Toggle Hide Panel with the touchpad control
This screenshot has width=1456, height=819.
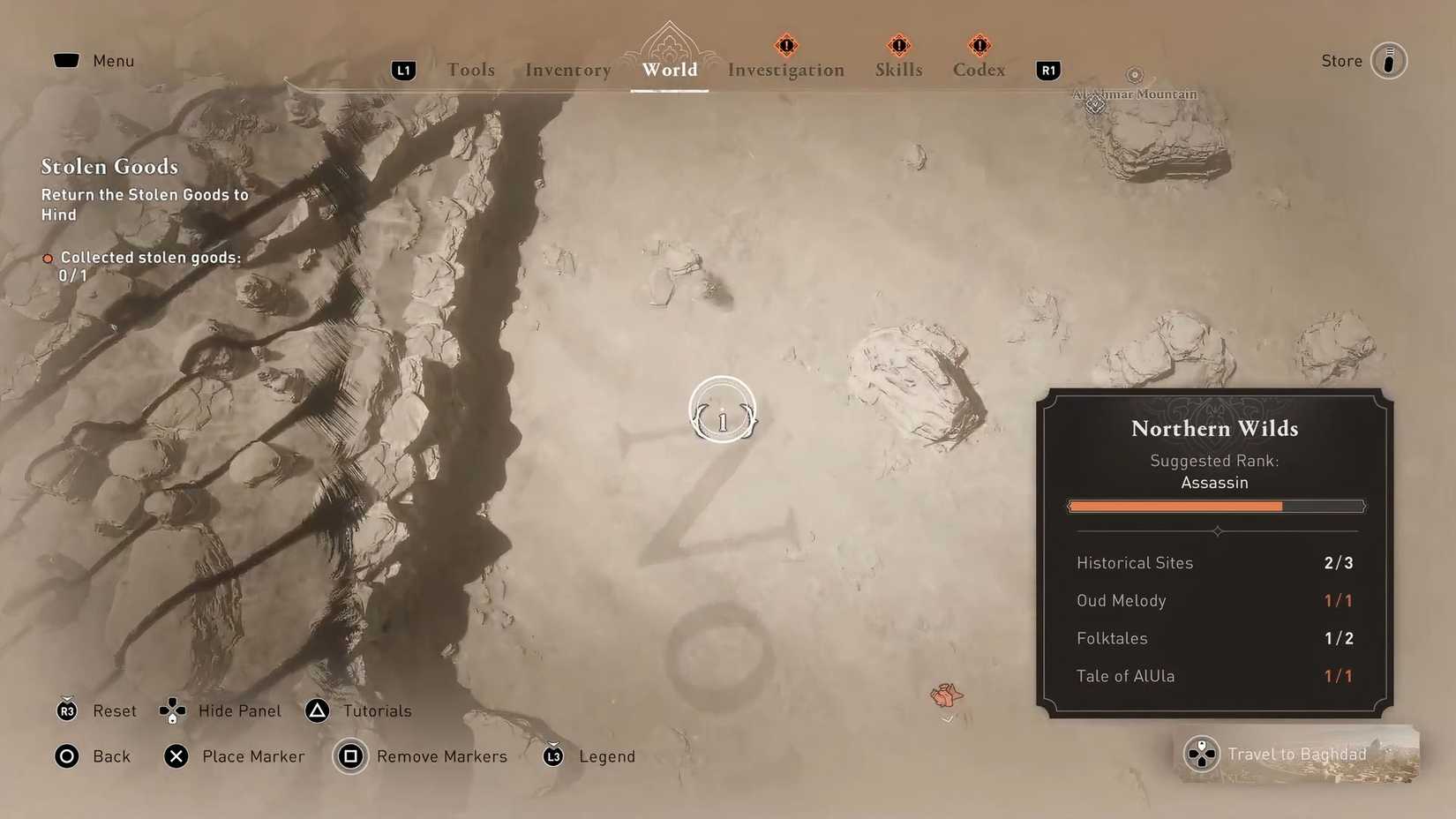171,710
